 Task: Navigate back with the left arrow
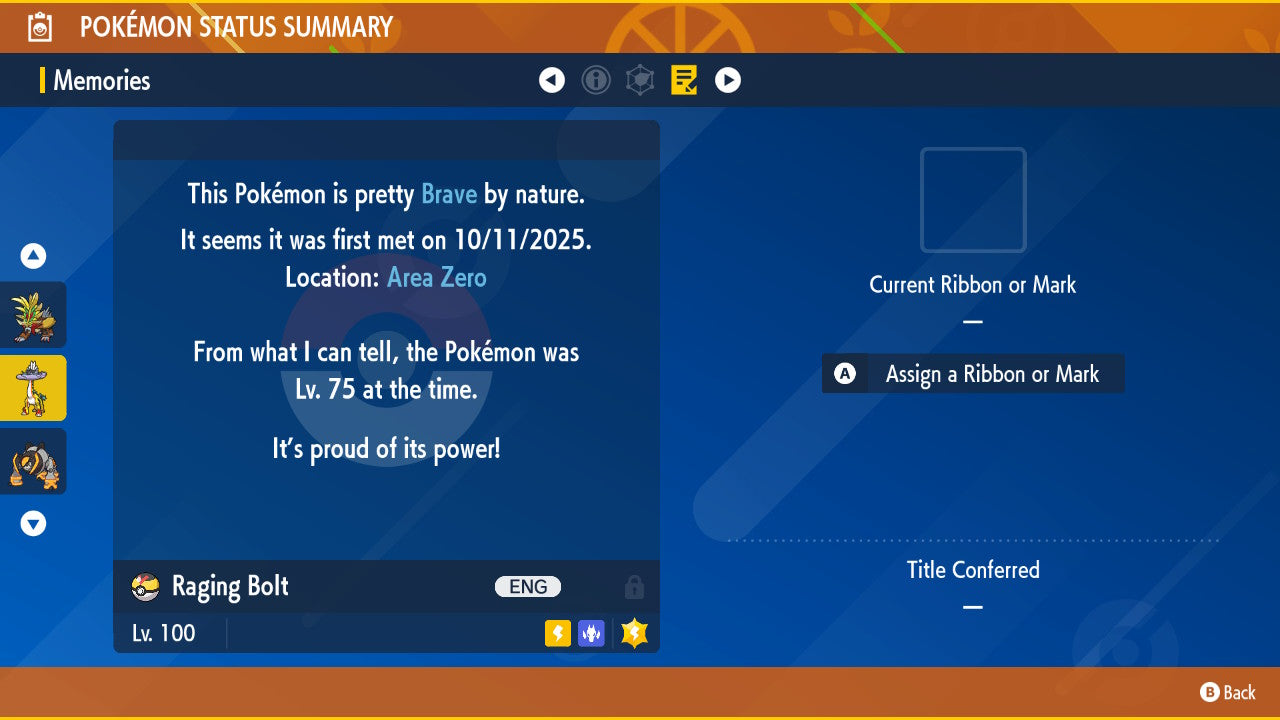click(x=552, y=80)
